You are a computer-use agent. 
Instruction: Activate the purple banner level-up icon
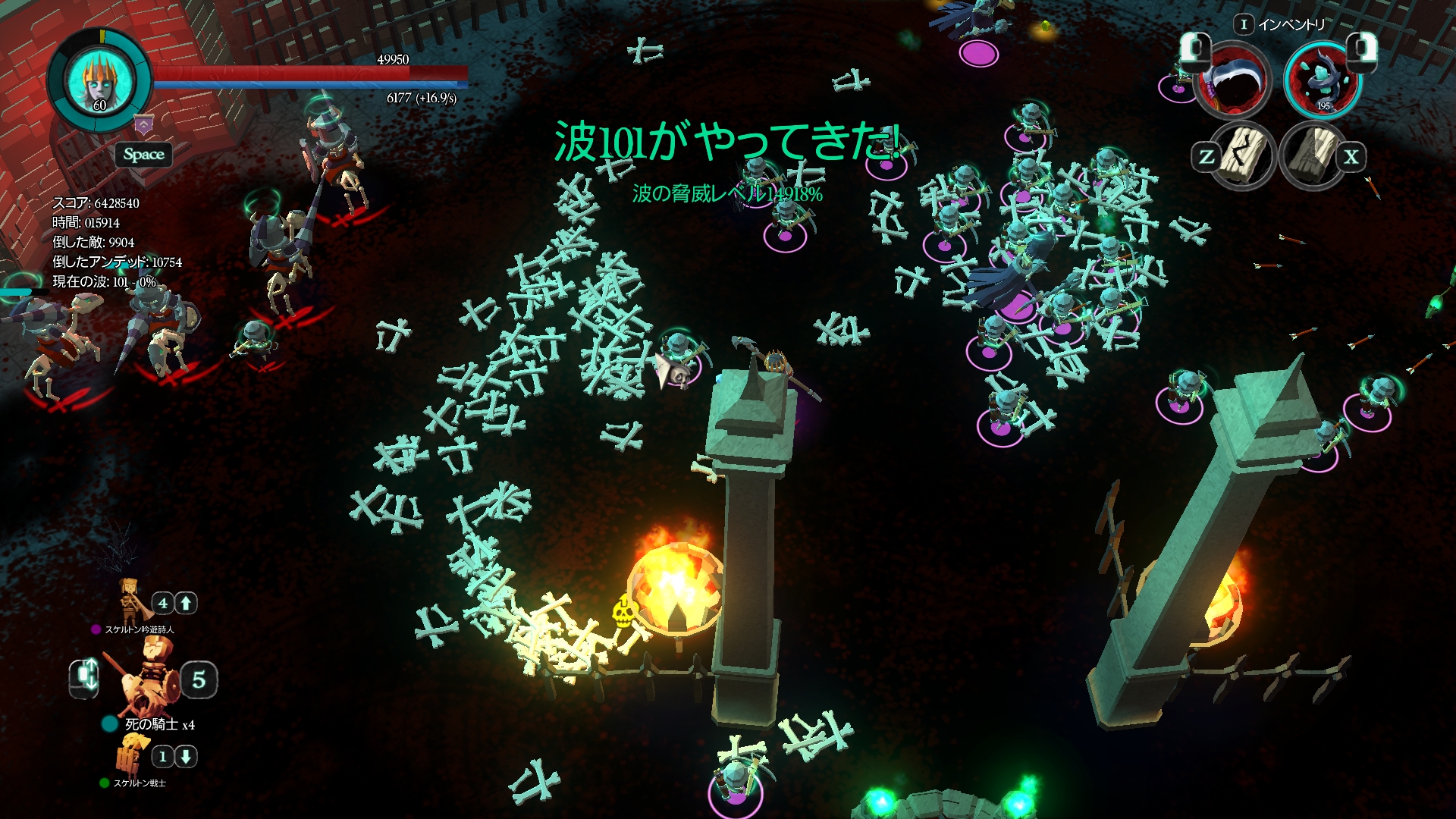click(144, 124)
